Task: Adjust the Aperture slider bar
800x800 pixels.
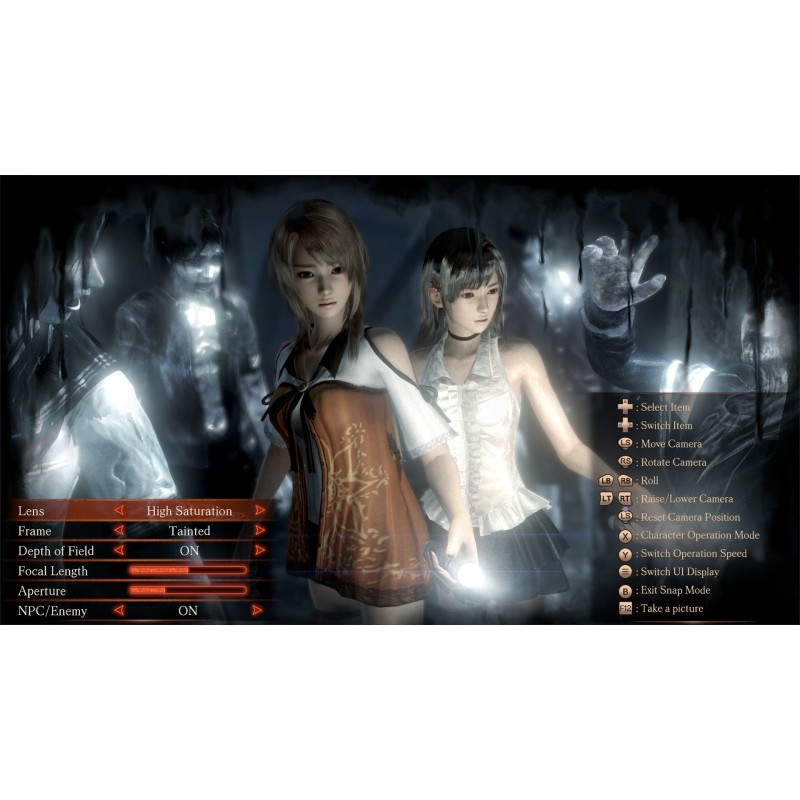Action: (188, 591)
